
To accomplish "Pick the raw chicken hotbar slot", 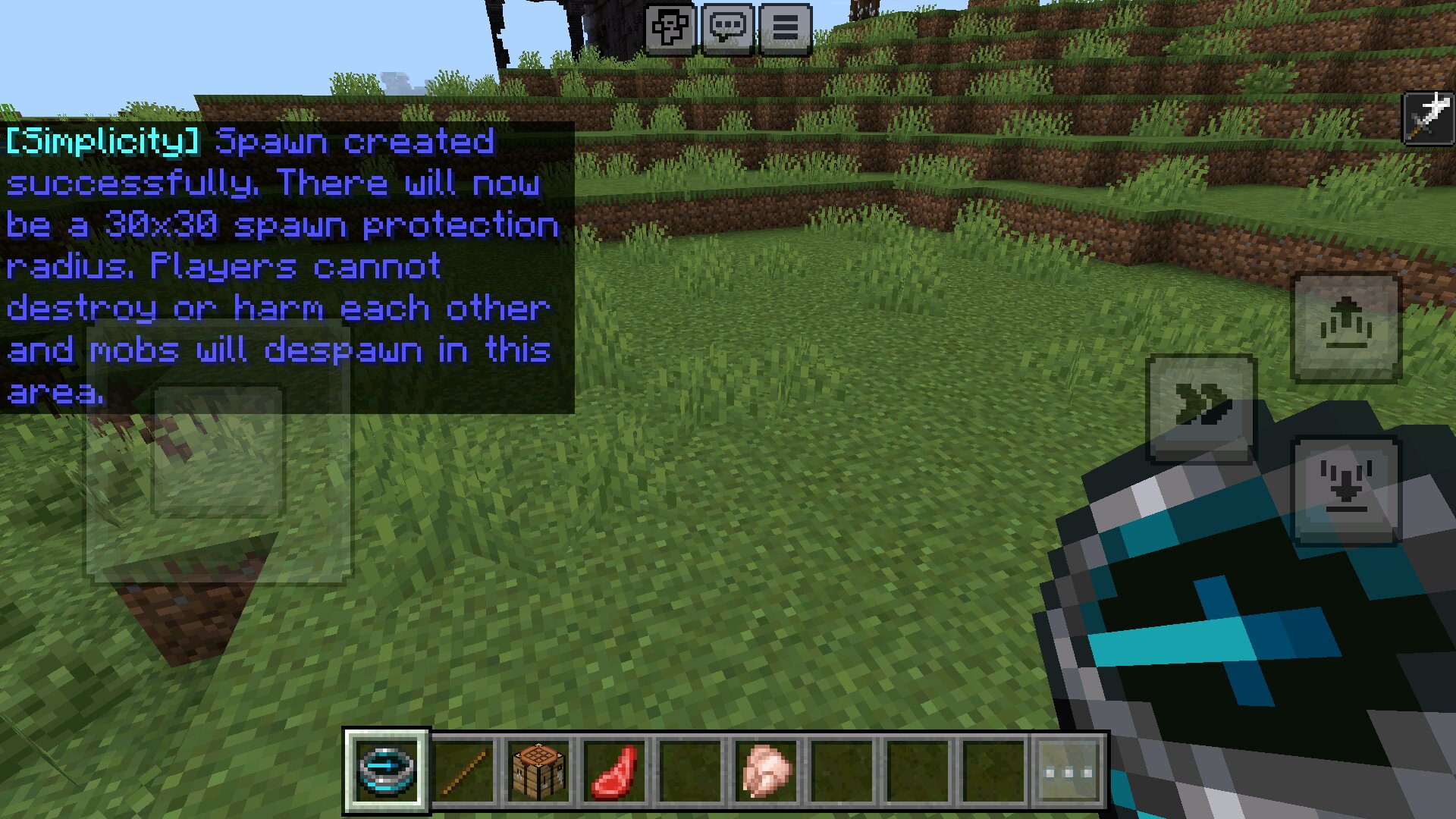I will 766,771.
